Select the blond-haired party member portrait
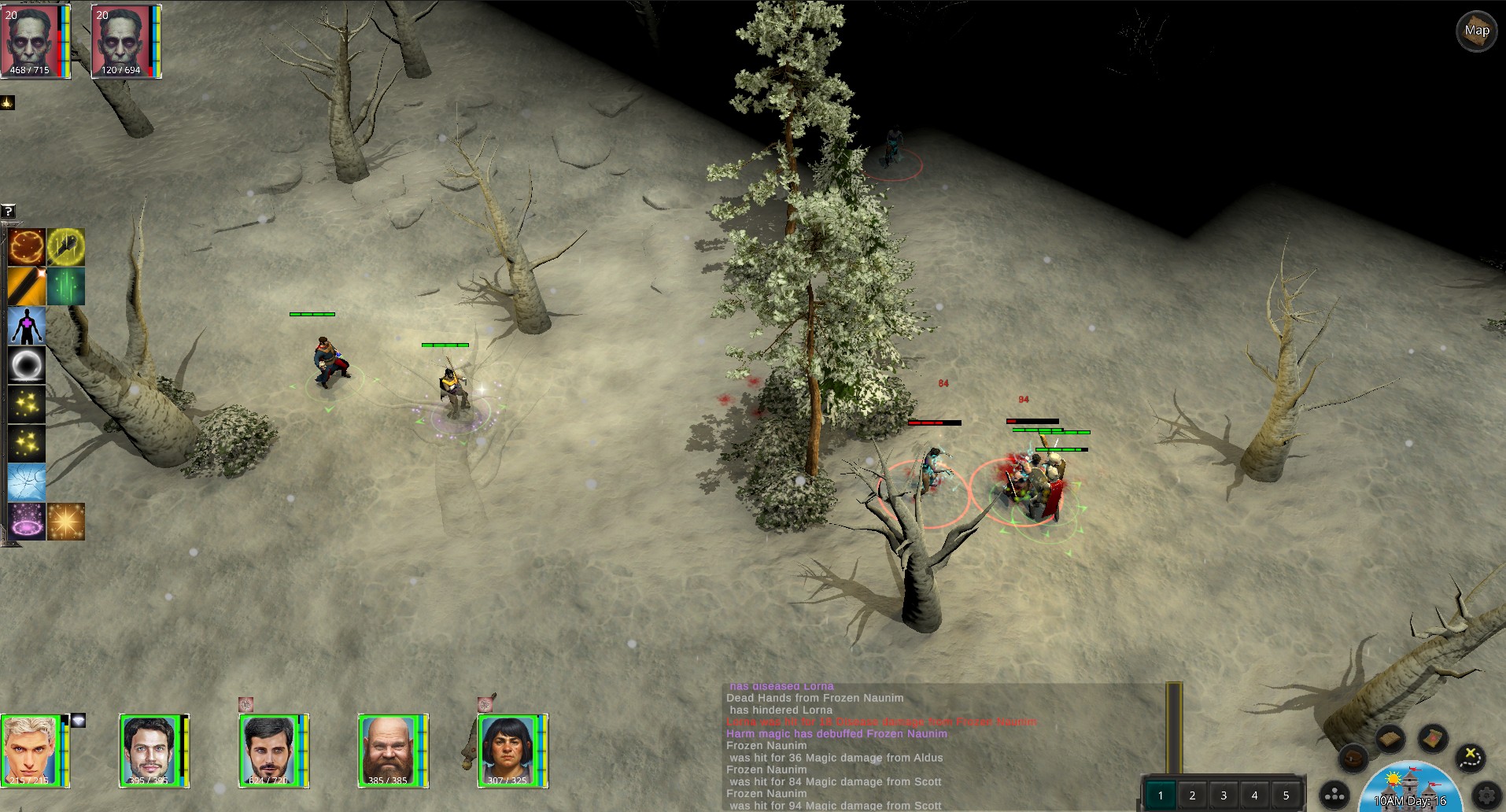Image resolution: width=1506 pixels, height=812 pixels. [33, 751]
